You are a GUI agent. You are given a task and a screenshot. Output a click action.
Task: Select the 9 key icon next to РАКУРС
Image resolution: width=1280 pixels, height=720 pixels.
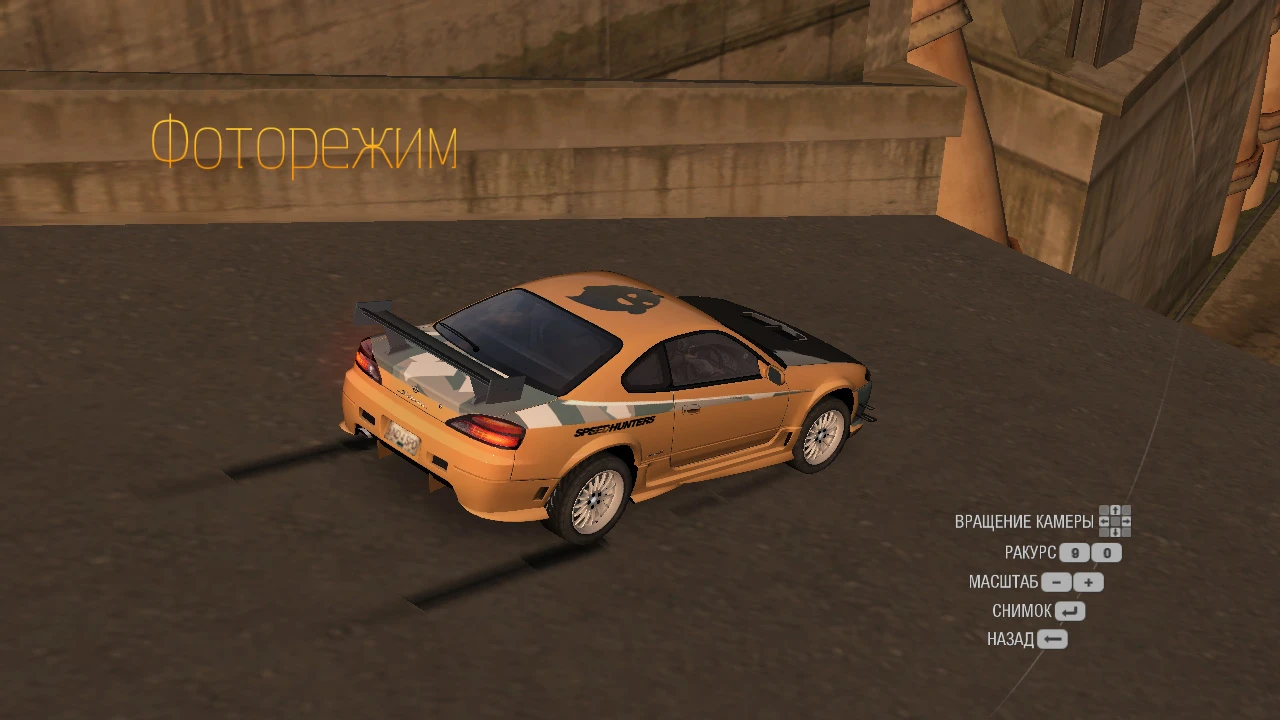click(1074, 553)
